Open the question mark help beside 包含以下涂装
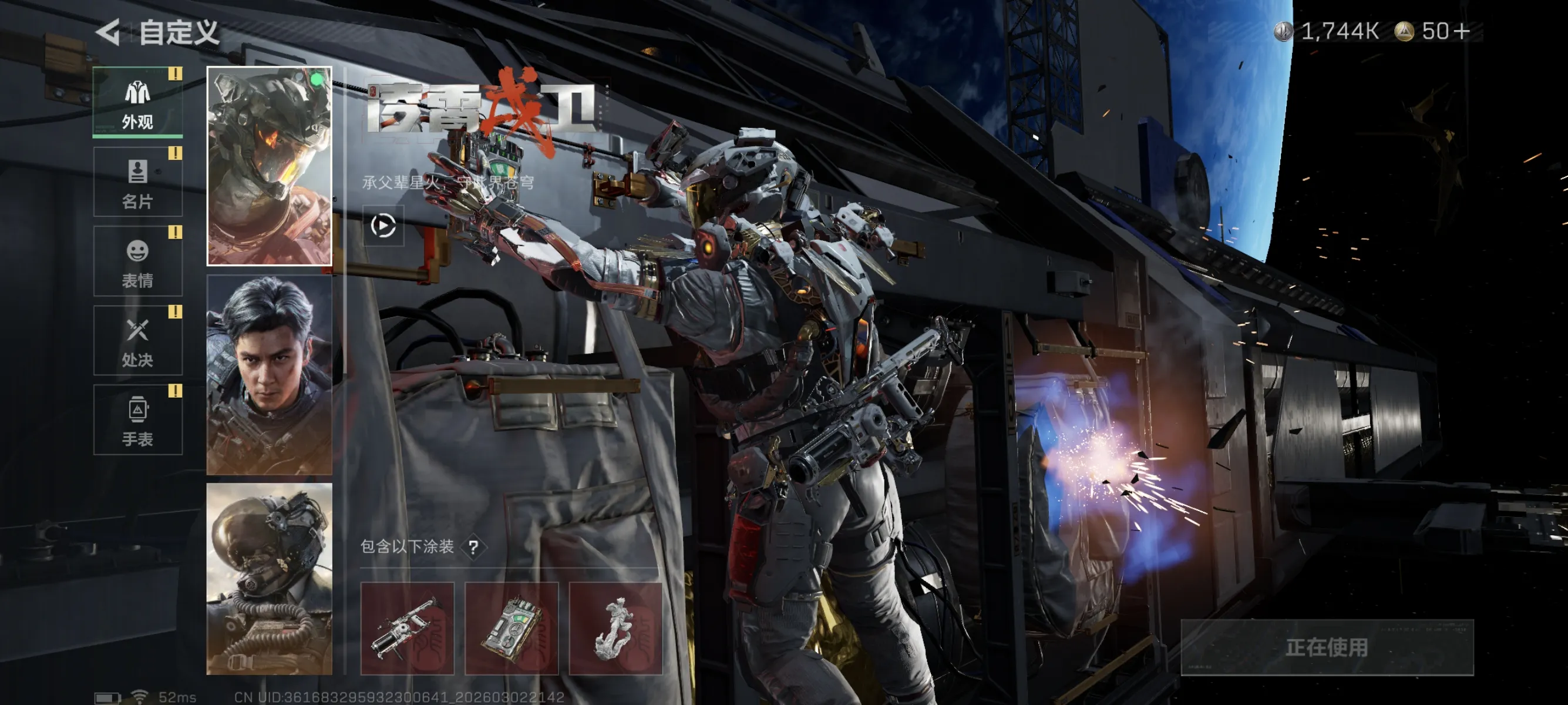 [x=473, y=548]
